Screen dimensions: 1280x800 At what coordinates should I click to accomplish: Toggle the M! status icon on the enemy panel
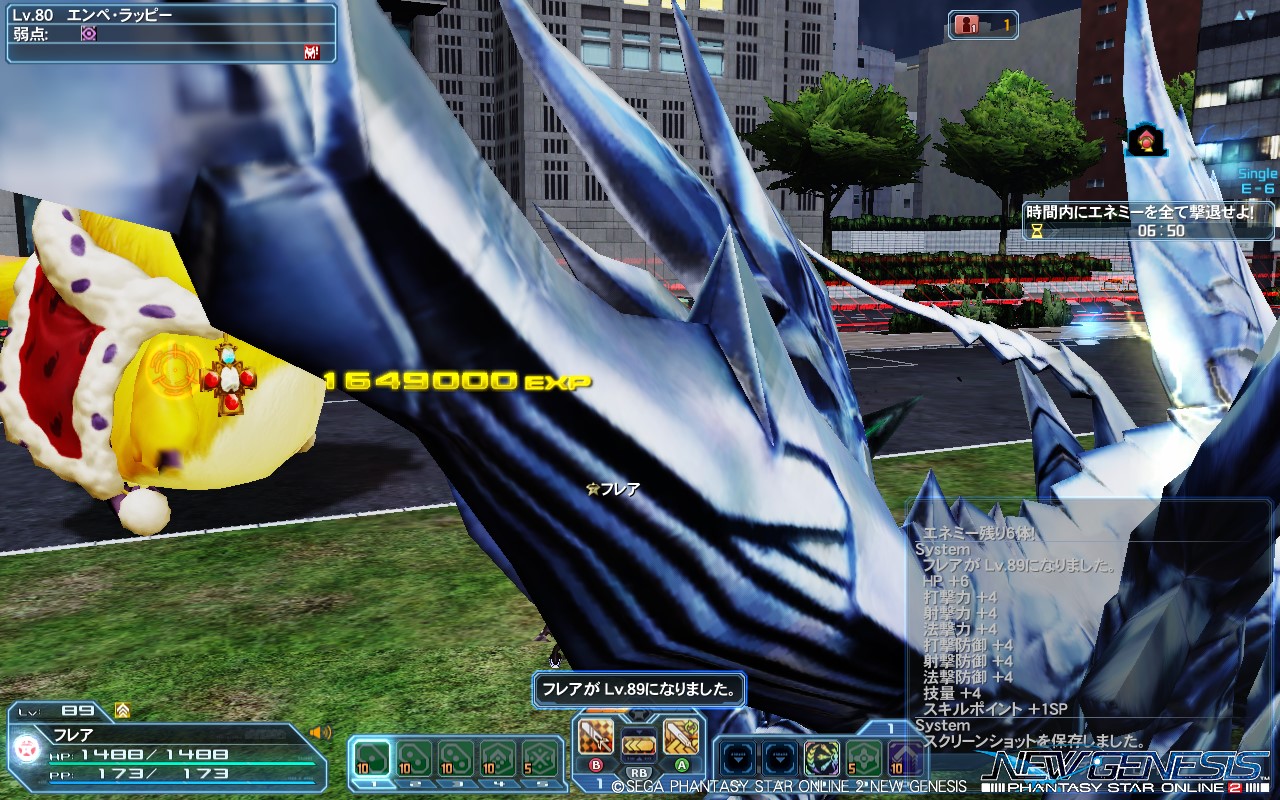[310, 53]
